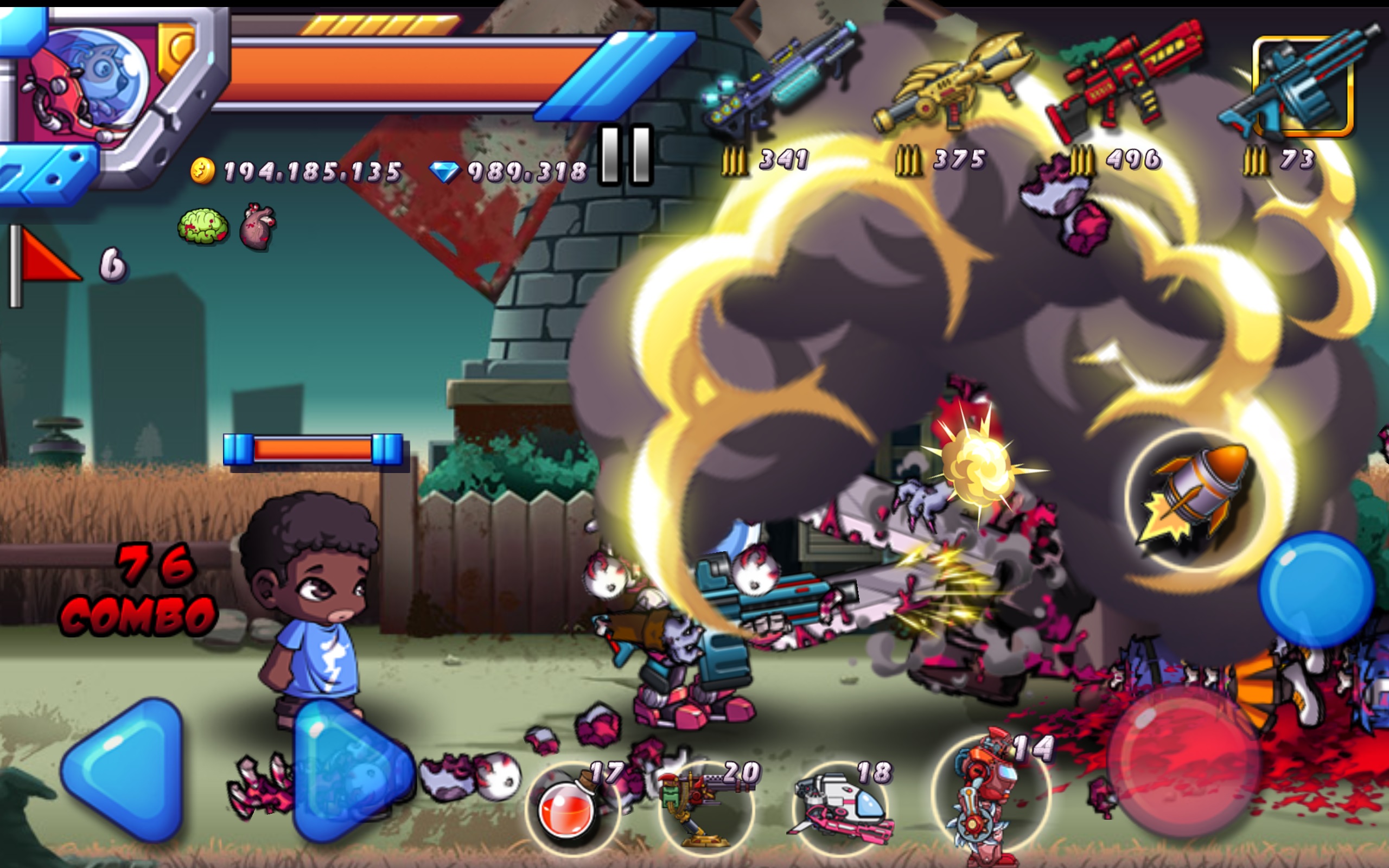Screen dimensions: 1389x868
Task: Select the highlighted cyan sniper rifle
Action: coord(1303,86)
